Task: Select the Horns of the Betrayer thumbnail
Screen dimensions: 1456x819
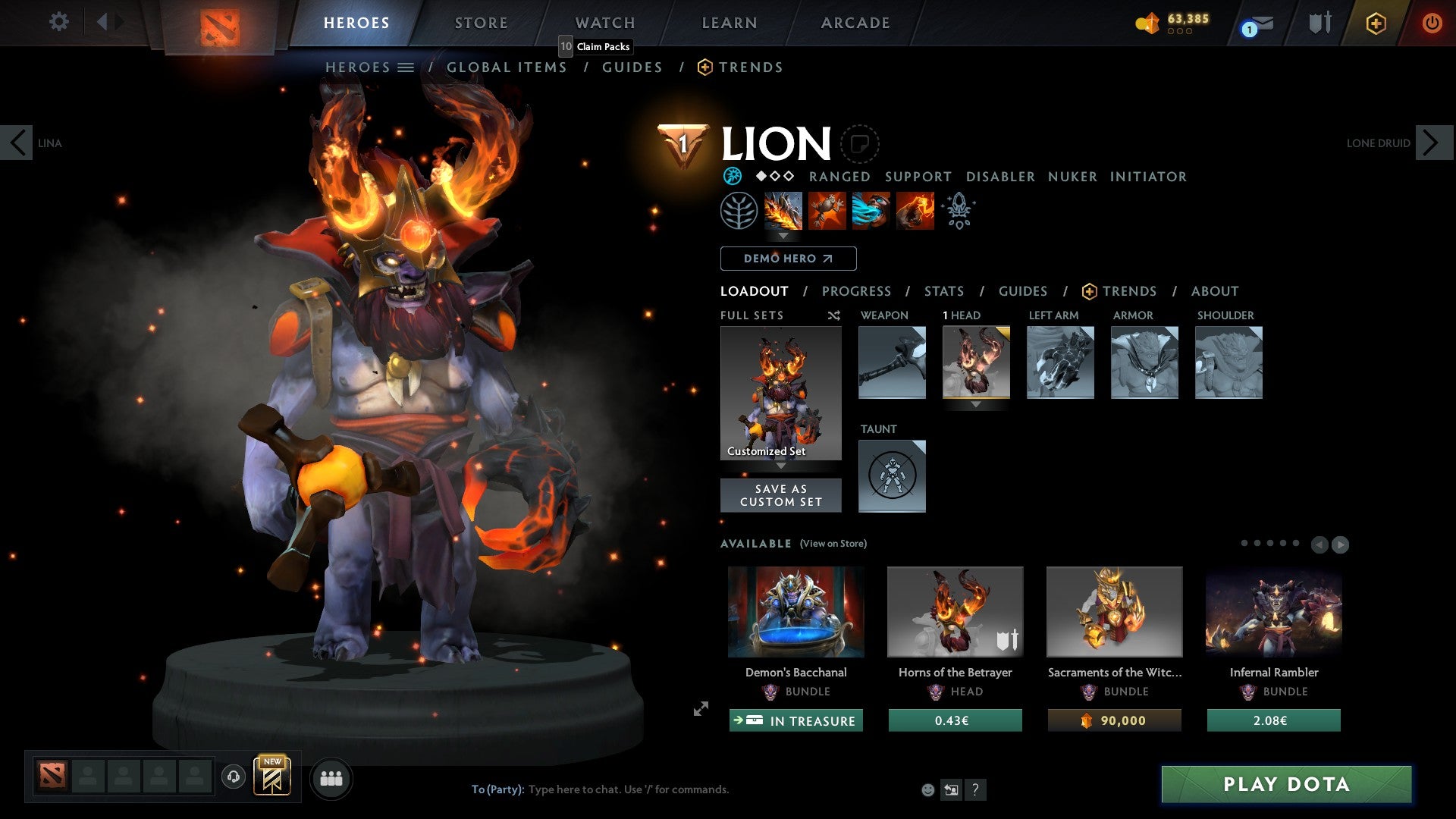Action: tap(955, 611)
